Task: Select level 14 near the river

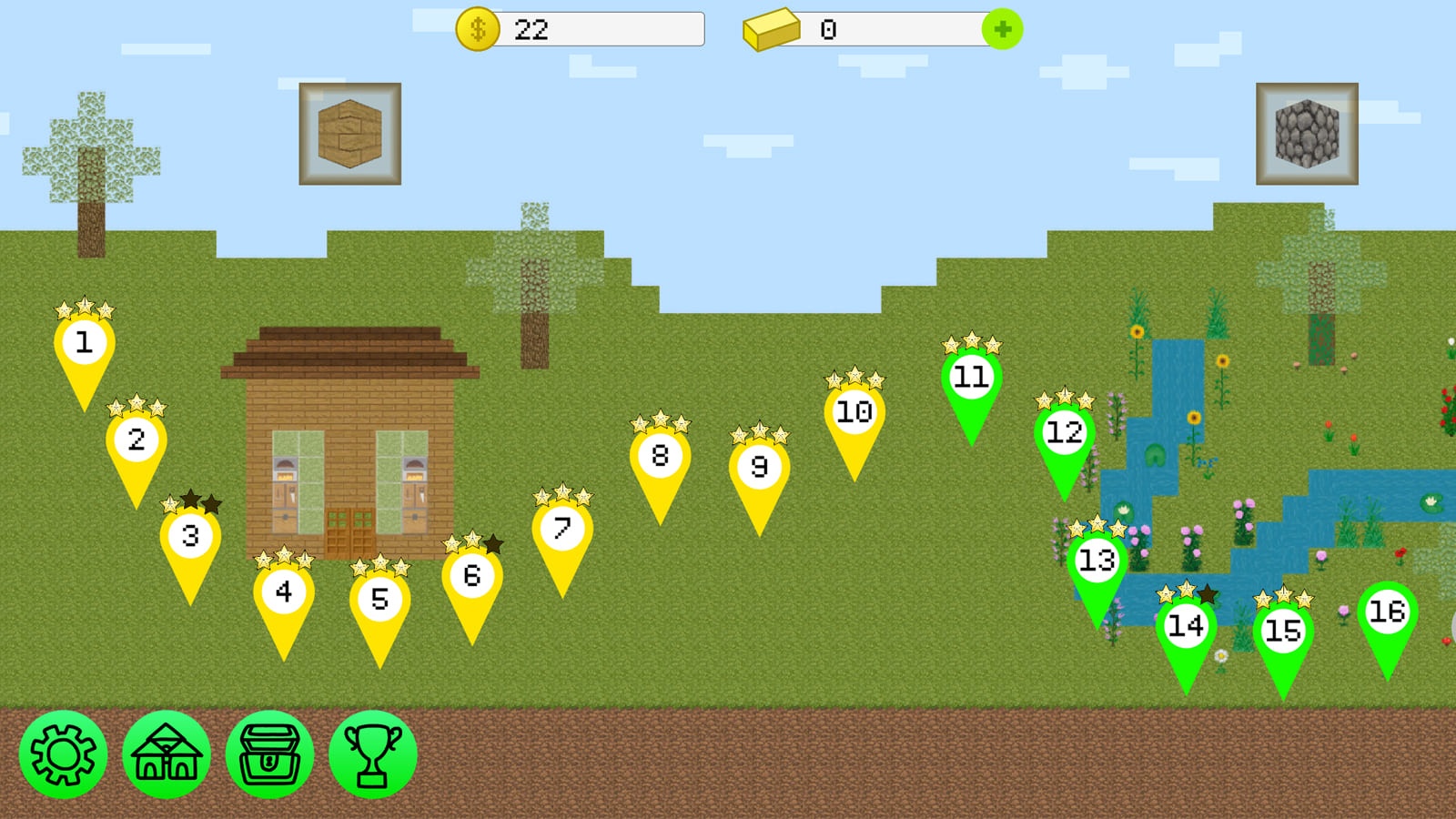Action: 1185,625
